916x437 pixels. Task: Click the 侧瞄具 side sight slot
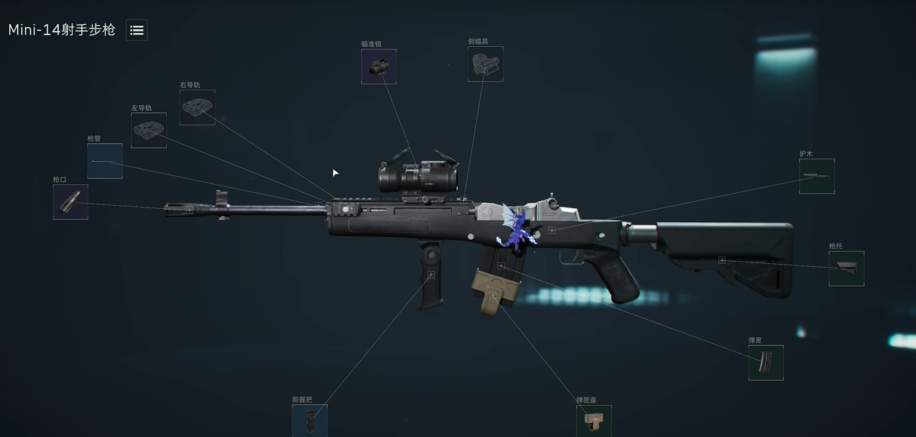[x=485, y=64]
